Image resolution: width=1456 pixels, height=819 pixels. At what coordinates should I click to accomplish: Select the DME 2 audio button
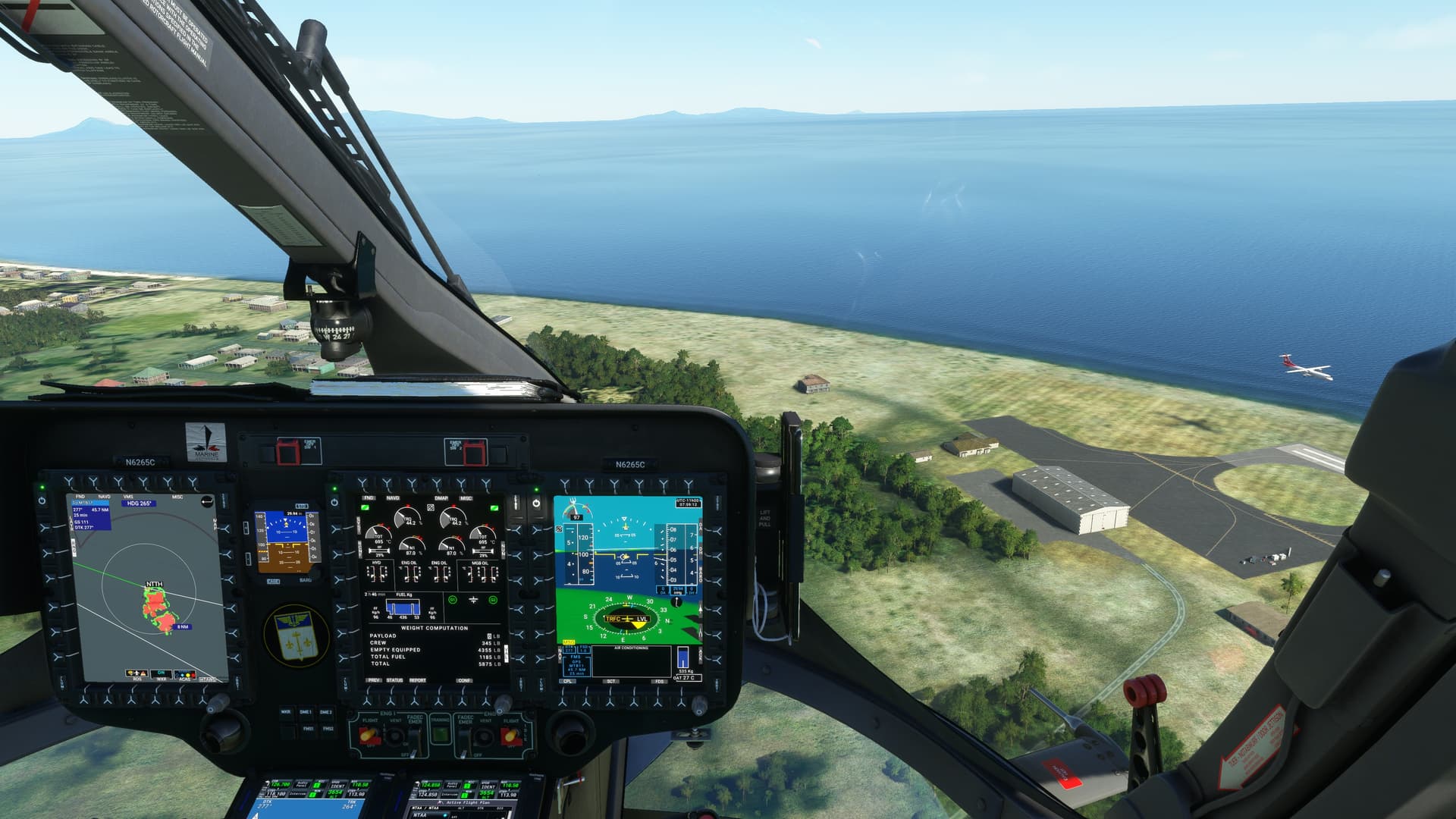(x=326, y=713)
